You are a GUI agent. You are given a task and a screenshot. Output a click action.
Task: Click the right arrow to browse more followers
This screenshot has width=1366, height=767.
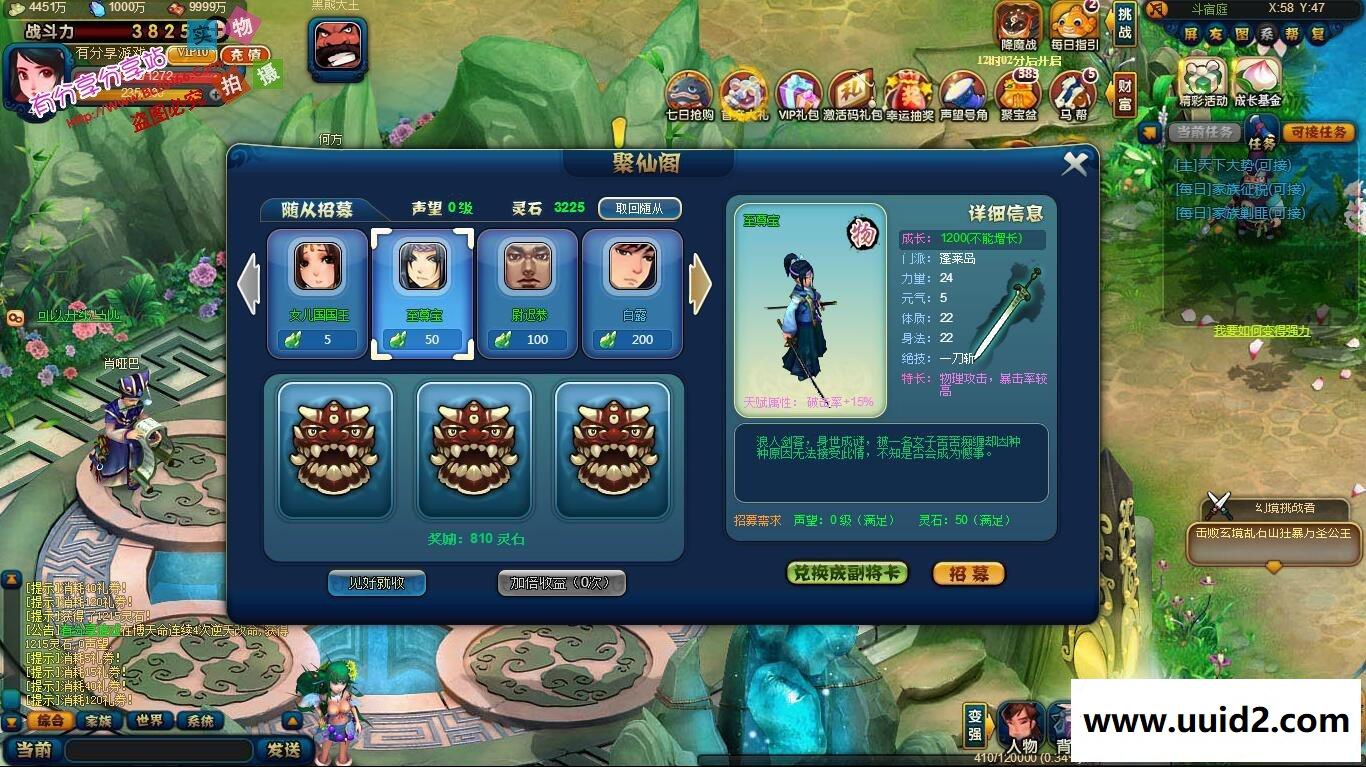701,285
